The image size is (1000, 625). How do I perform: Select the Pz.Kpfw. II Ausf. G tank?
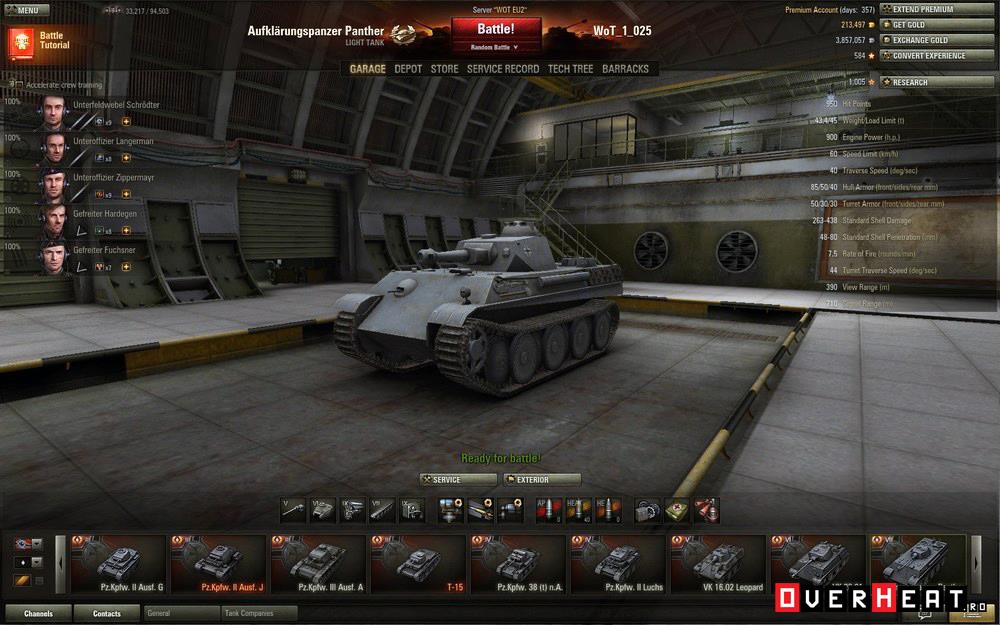pyautogui.click(x=117, y=565)
